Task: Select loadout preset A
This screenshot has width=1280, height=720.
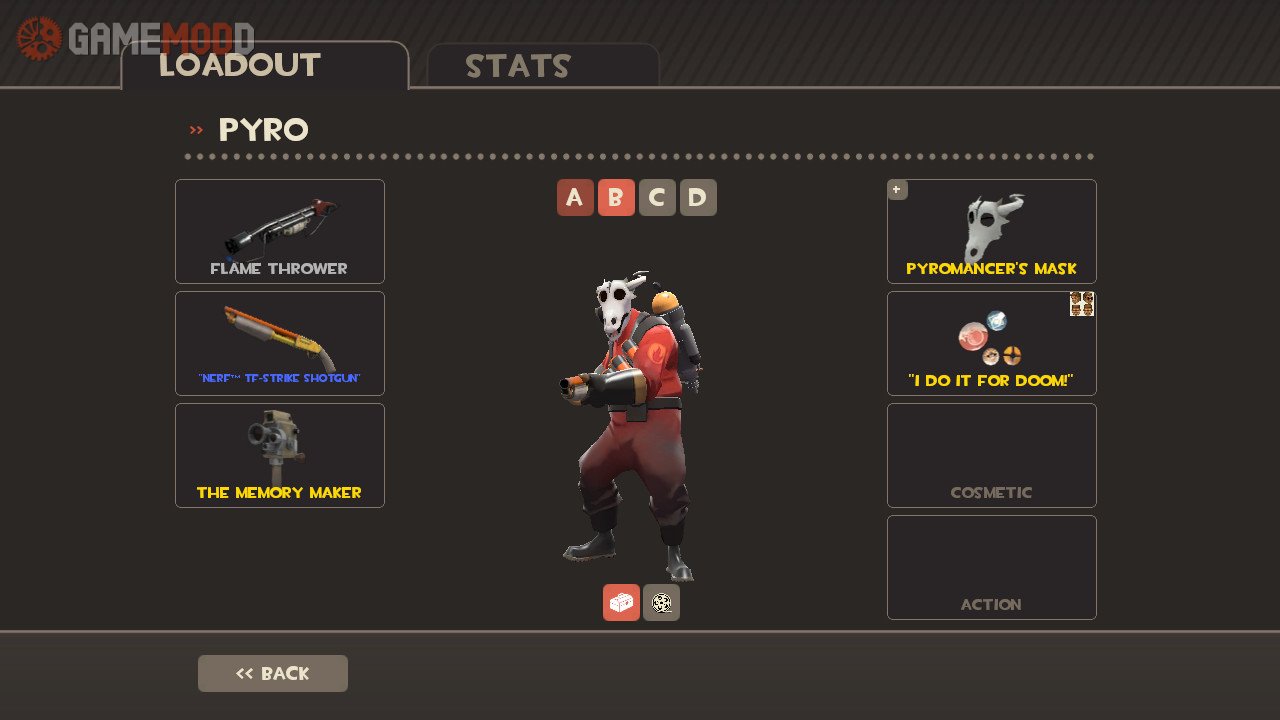Action: tap(575, 198)
